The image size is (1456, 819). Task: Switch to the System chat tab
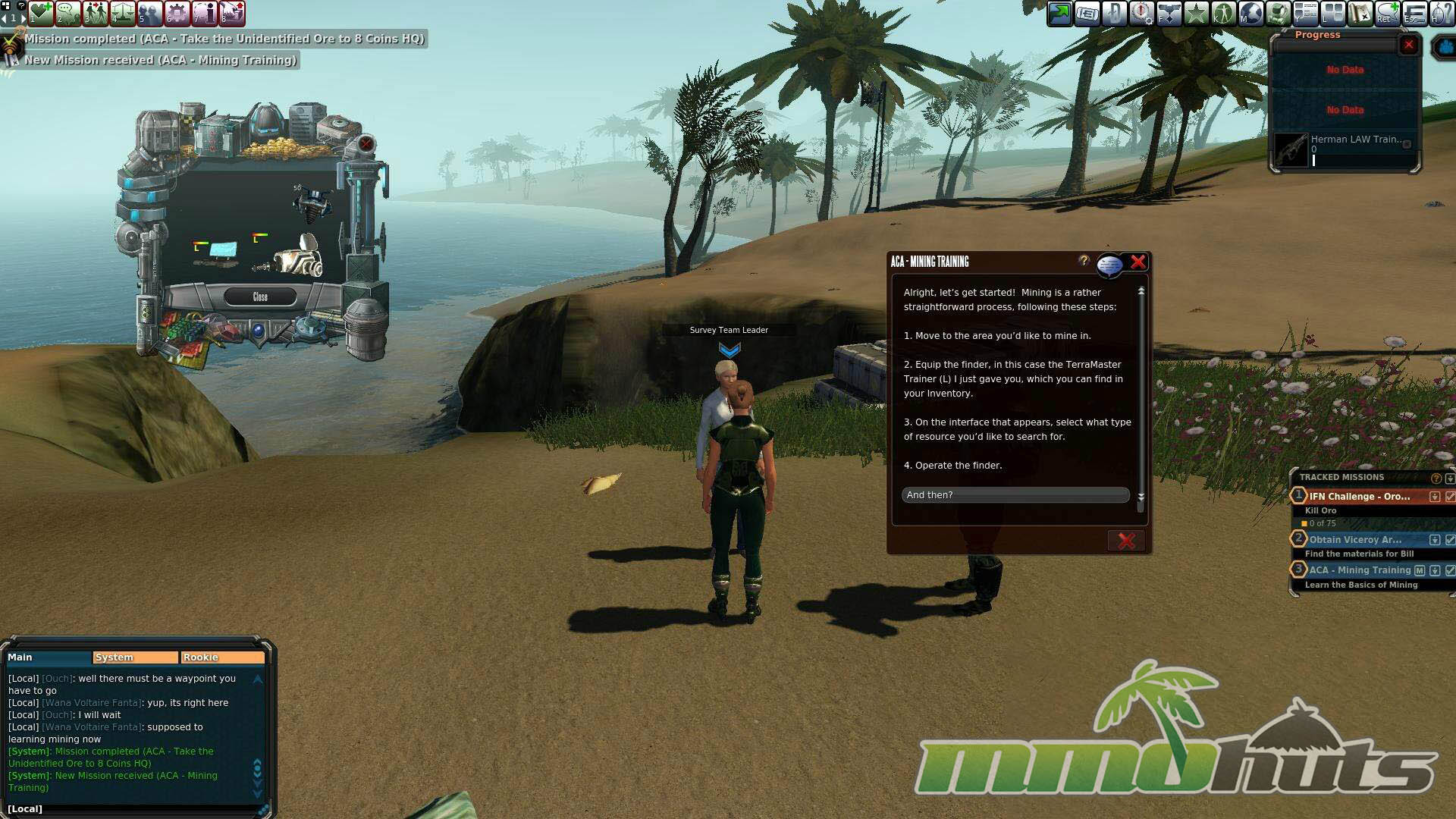click(135, 657)
